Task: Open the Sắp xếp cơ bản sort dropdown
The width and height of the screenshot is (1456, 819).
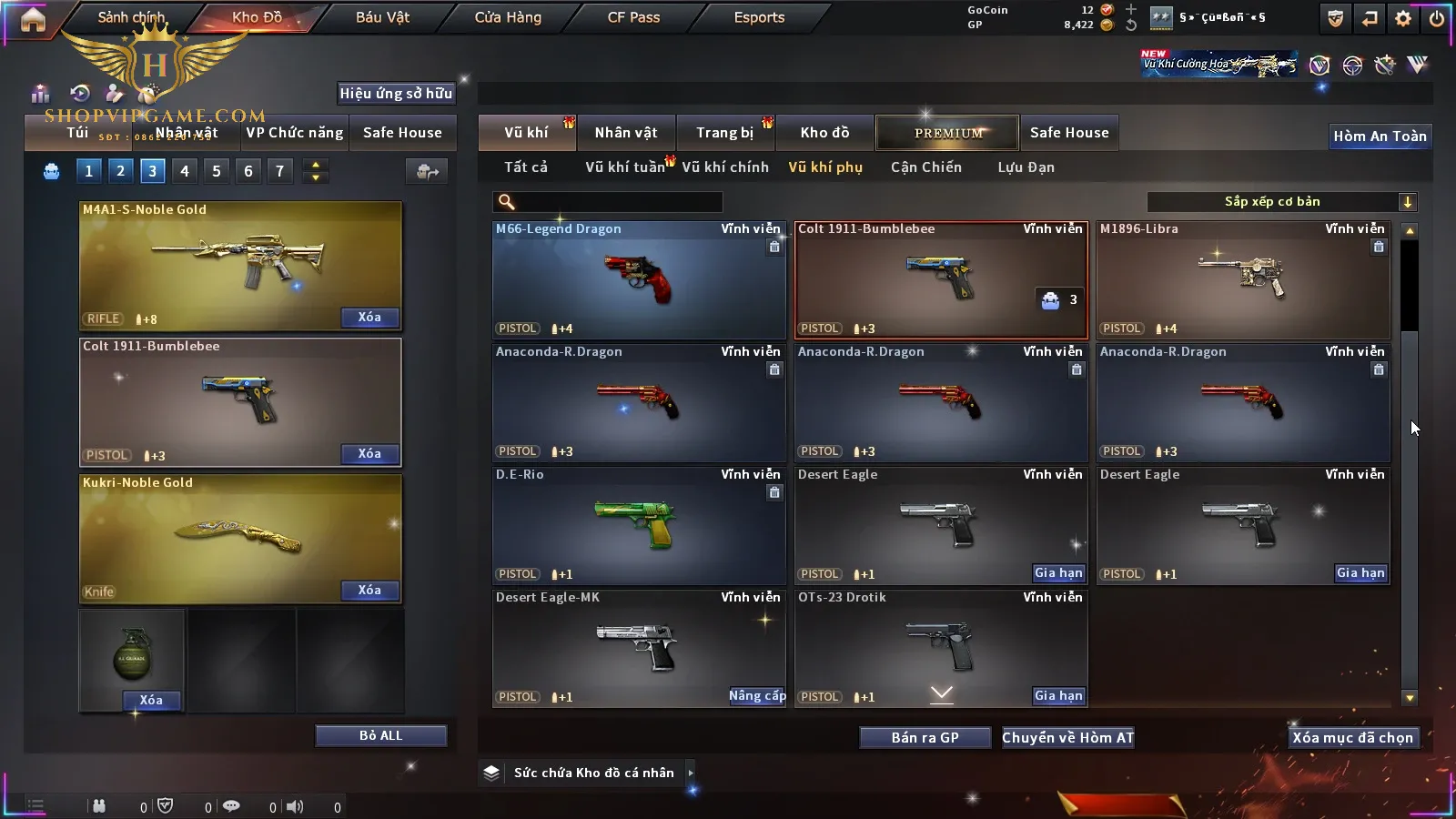Action: point(1281,202)
